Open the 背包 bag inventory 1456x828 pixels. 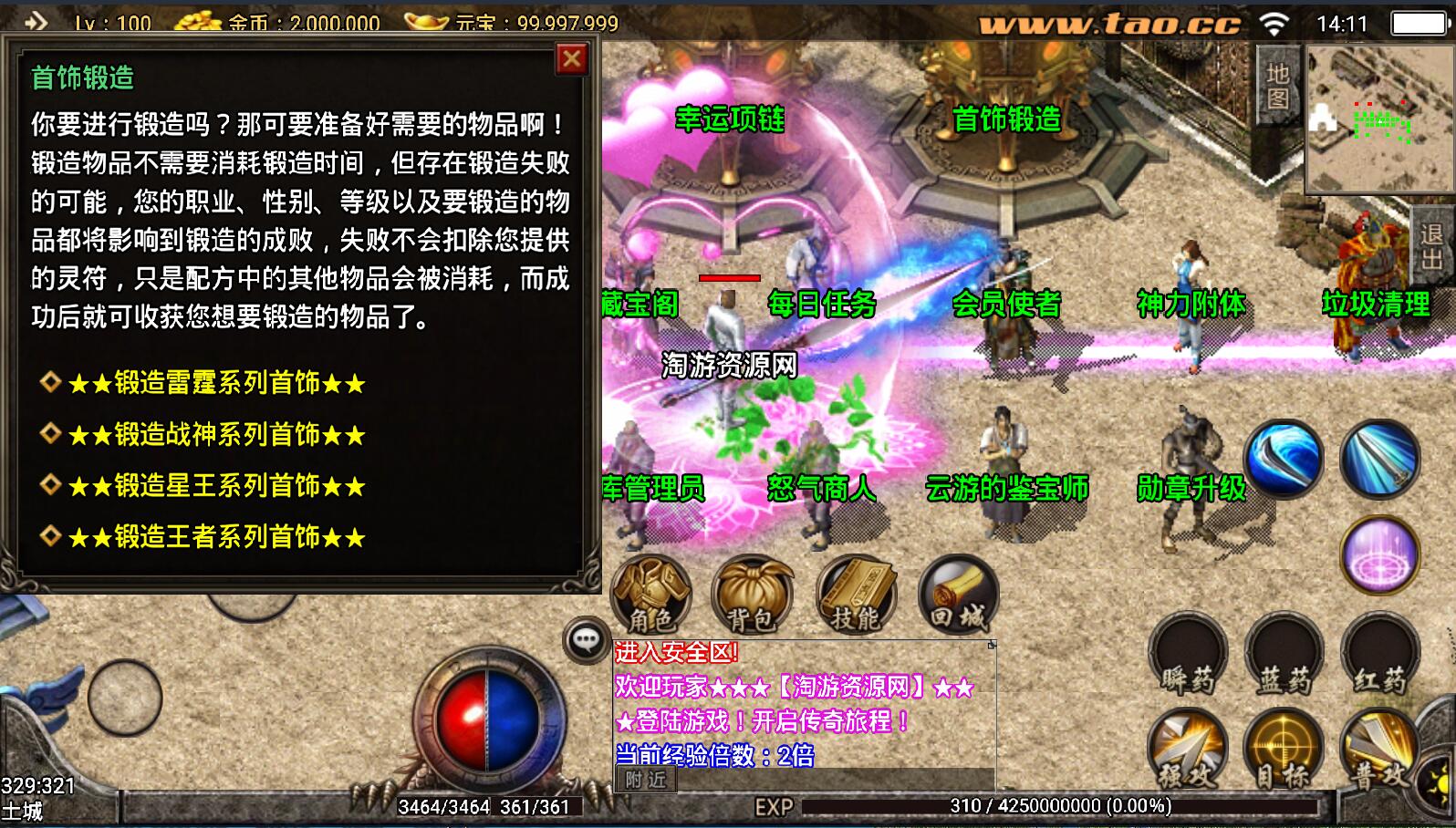click(x=753, y=595)
